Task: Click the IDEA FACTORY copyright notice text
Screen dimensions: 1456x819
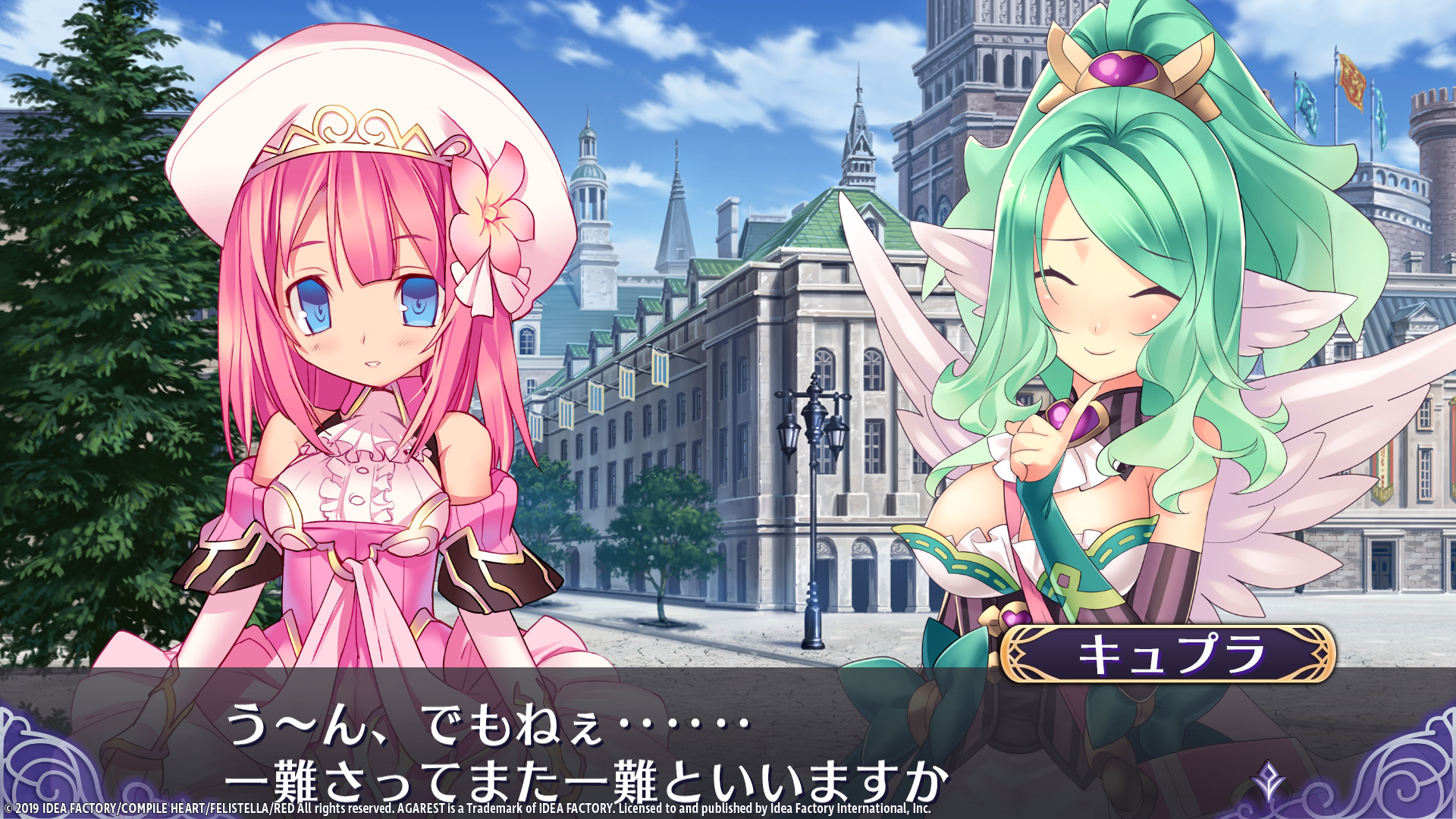Action: click(x=470, y=808)
